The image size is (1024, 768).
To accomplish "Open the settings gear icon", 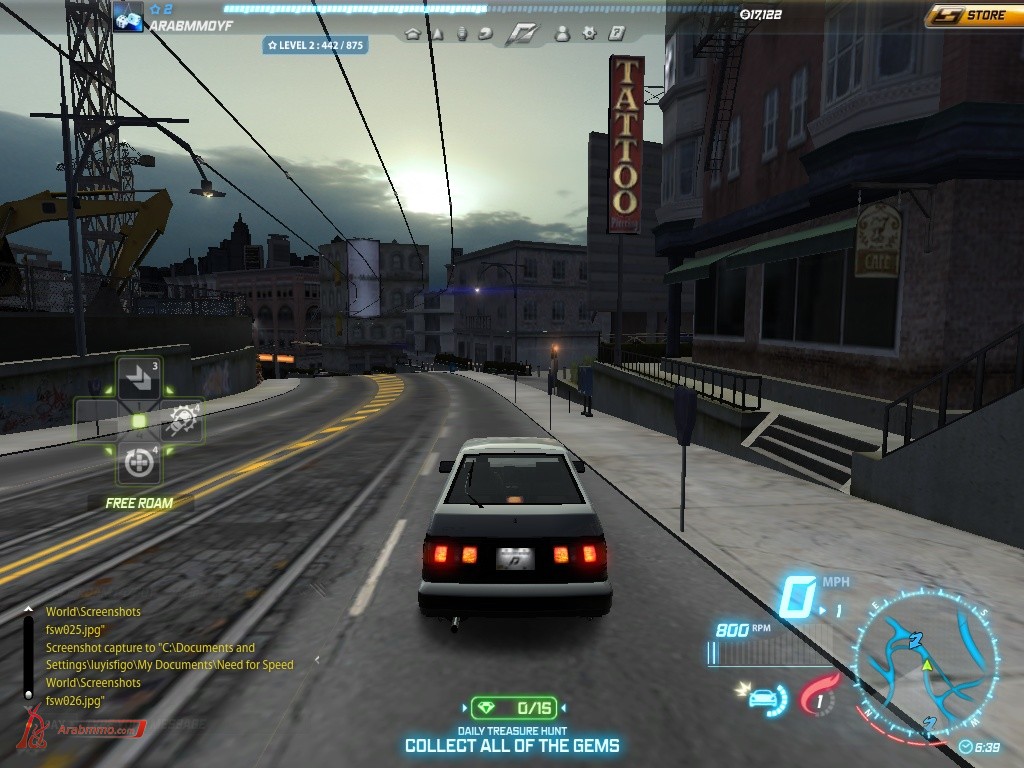I will [589, 33].
